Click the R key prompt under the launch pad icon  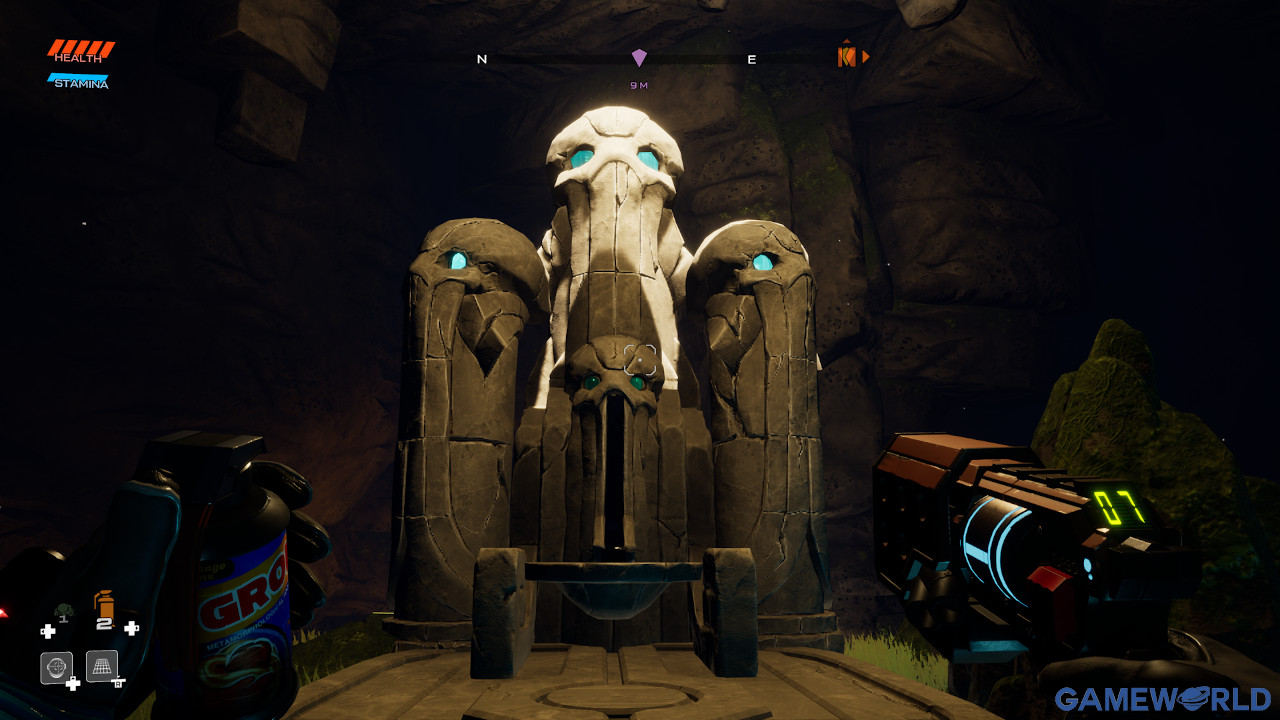117,684
